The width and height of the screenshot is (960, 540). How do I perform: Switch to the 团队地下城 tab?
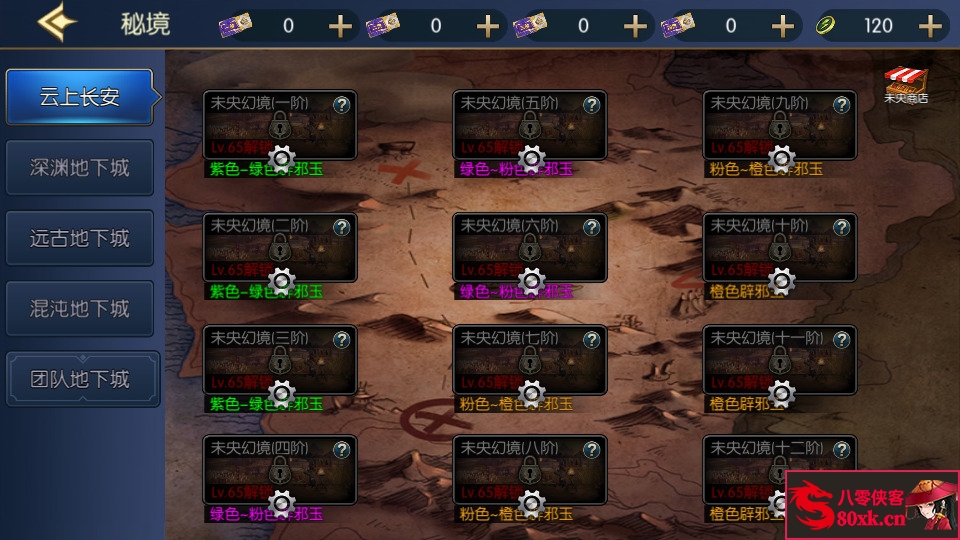[80, 379]
